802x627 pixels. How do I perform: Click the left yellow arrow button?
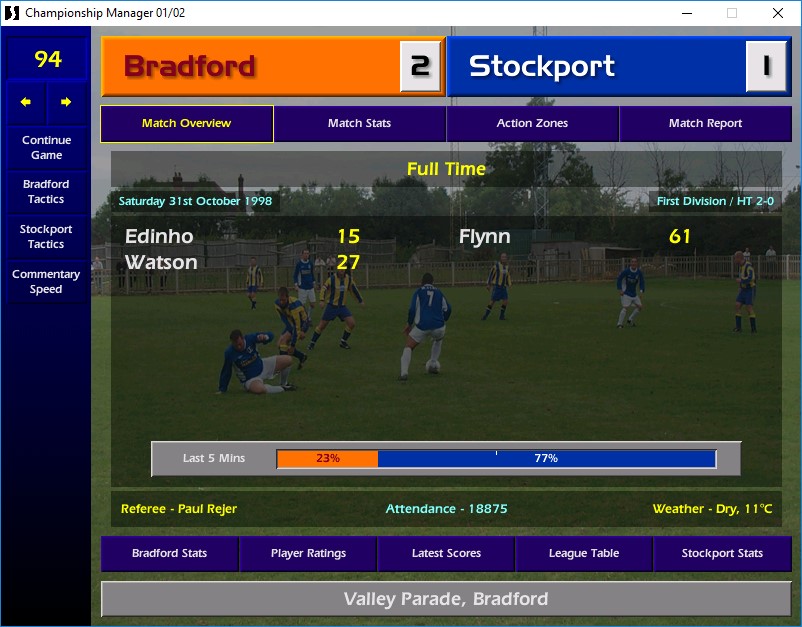coord(26,102)
